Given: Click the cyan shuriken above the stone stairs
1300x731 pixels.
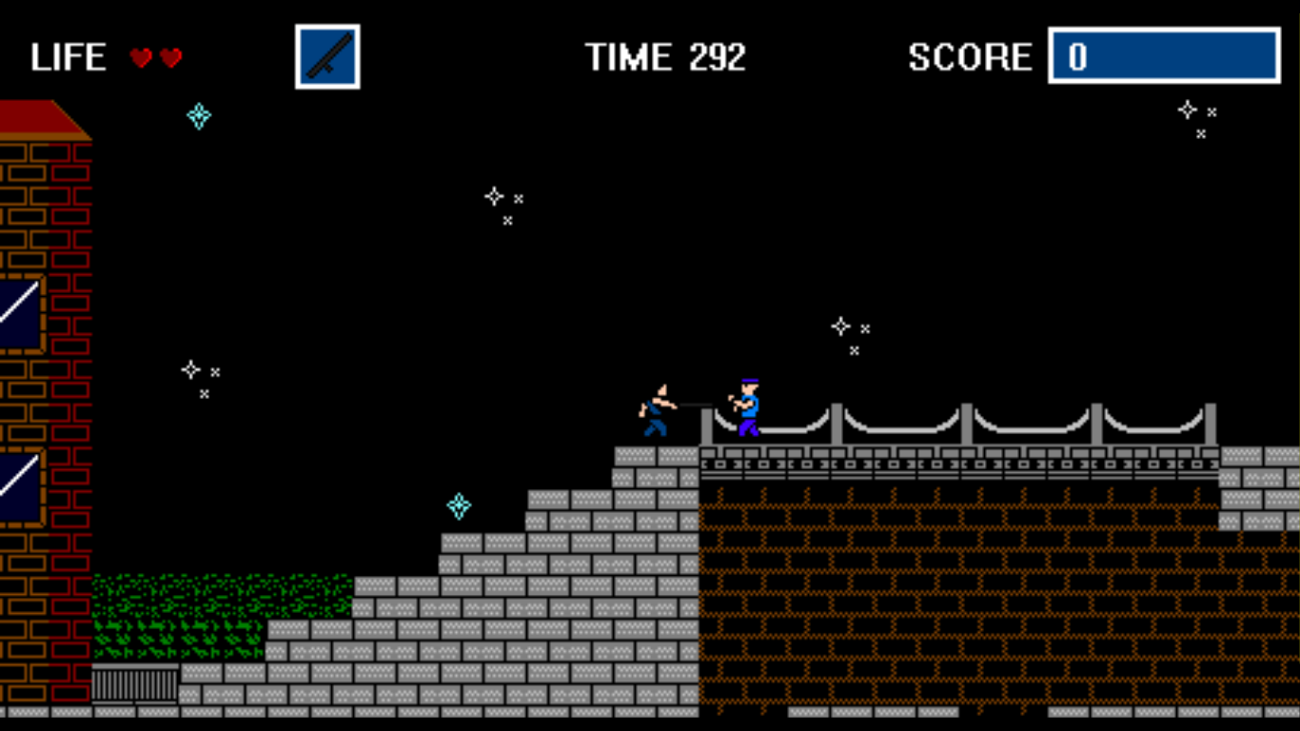Looking at the screenshot, I should coord(459,508).
